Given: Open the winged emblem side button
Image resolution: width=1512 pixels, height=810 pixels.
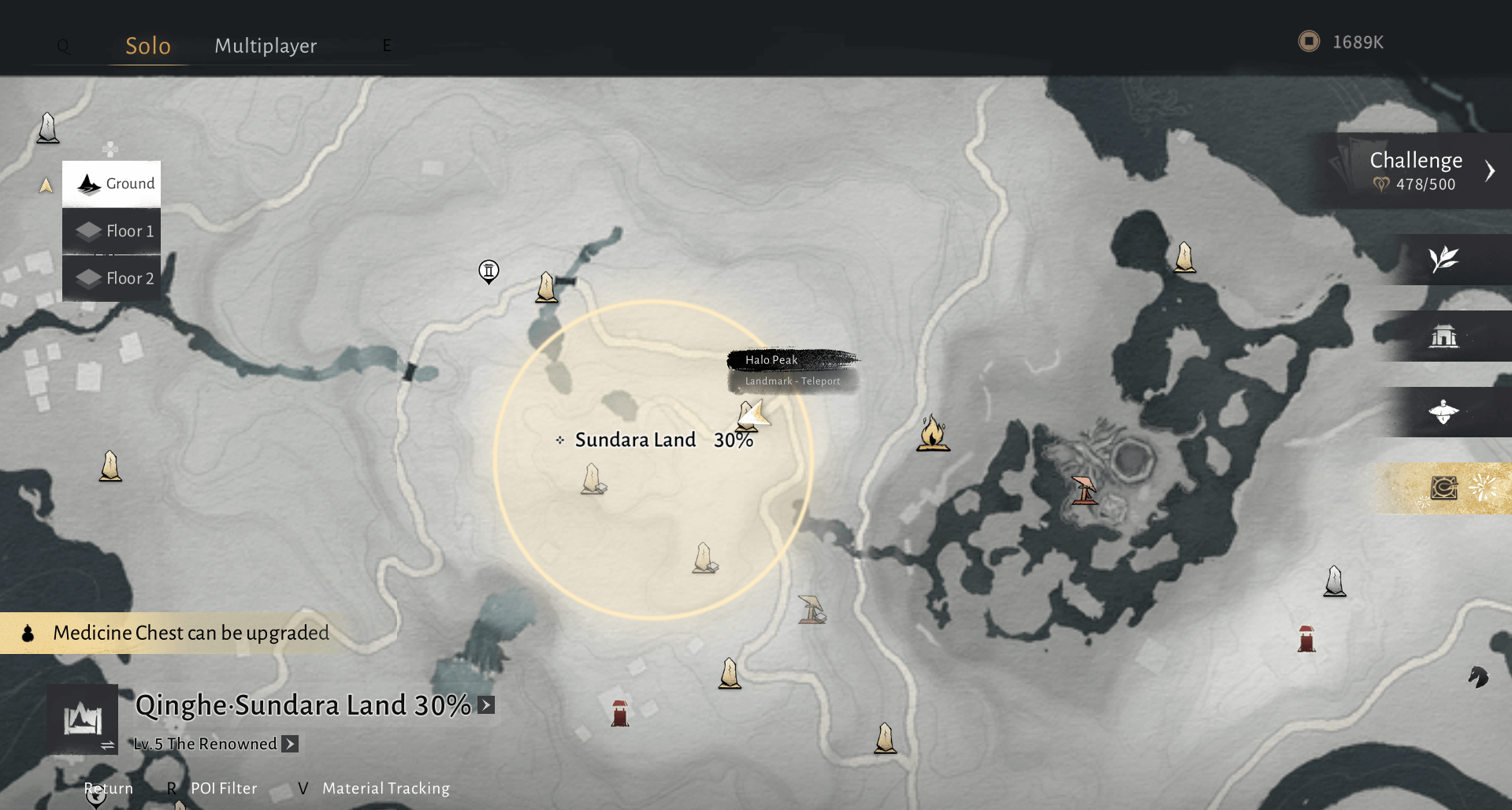Looking at the screenshot, I should coord(1443,412).
